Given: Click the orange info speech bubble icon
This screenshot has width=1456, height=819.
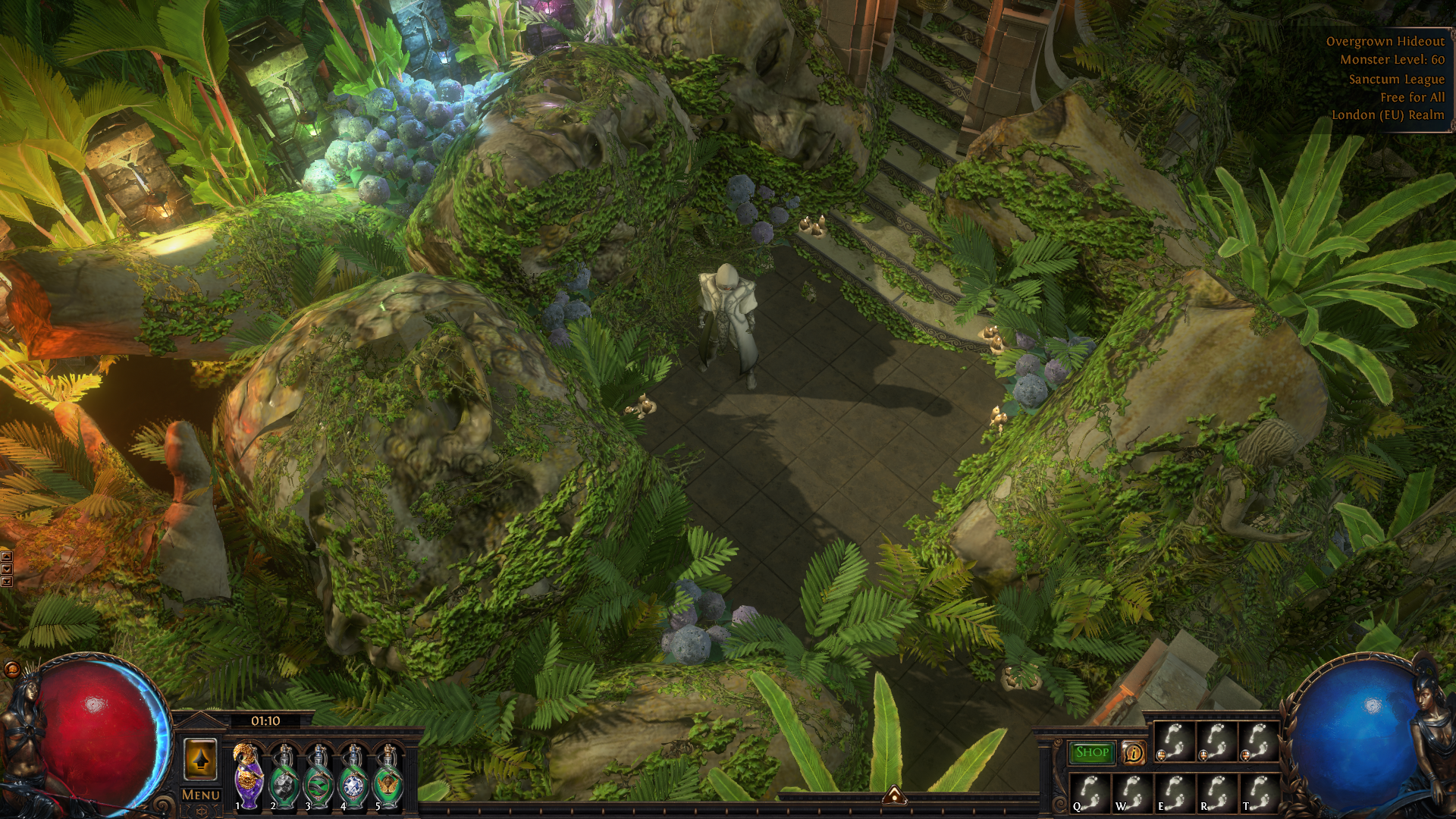Looking at the screenshot, I should [x=1133, y=753].
